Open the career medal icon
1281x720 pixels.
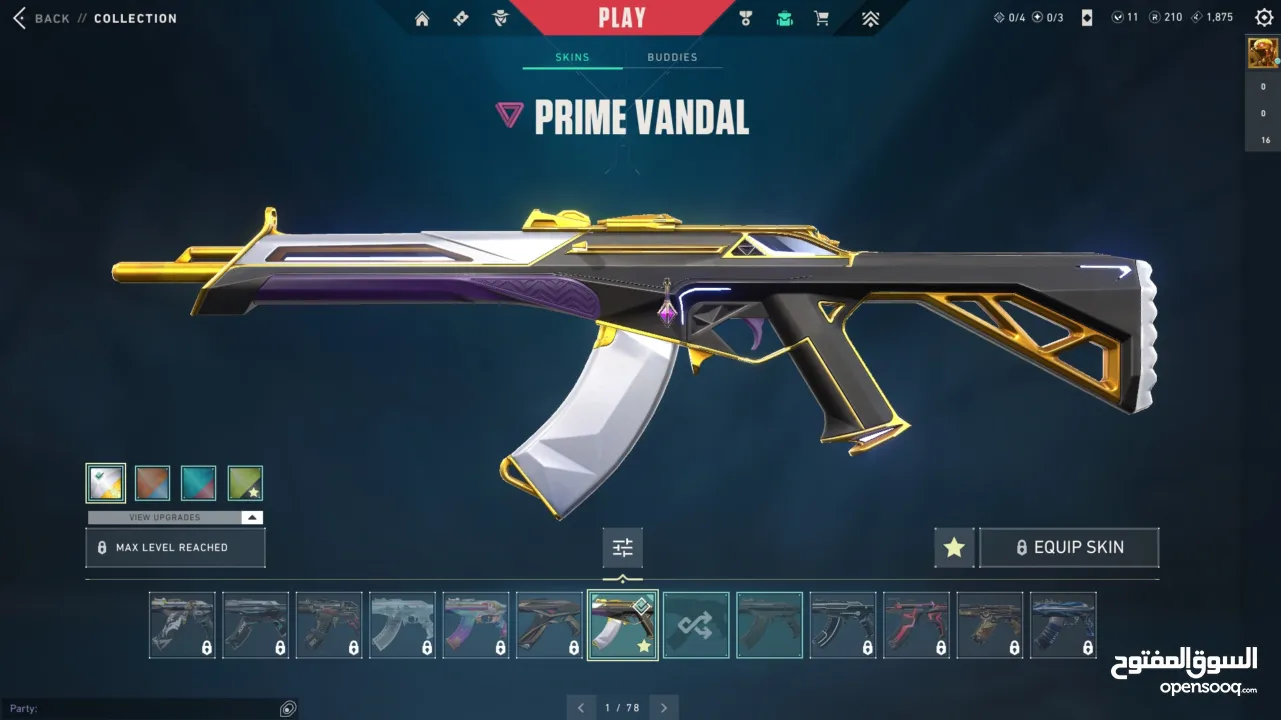[745, 18]
